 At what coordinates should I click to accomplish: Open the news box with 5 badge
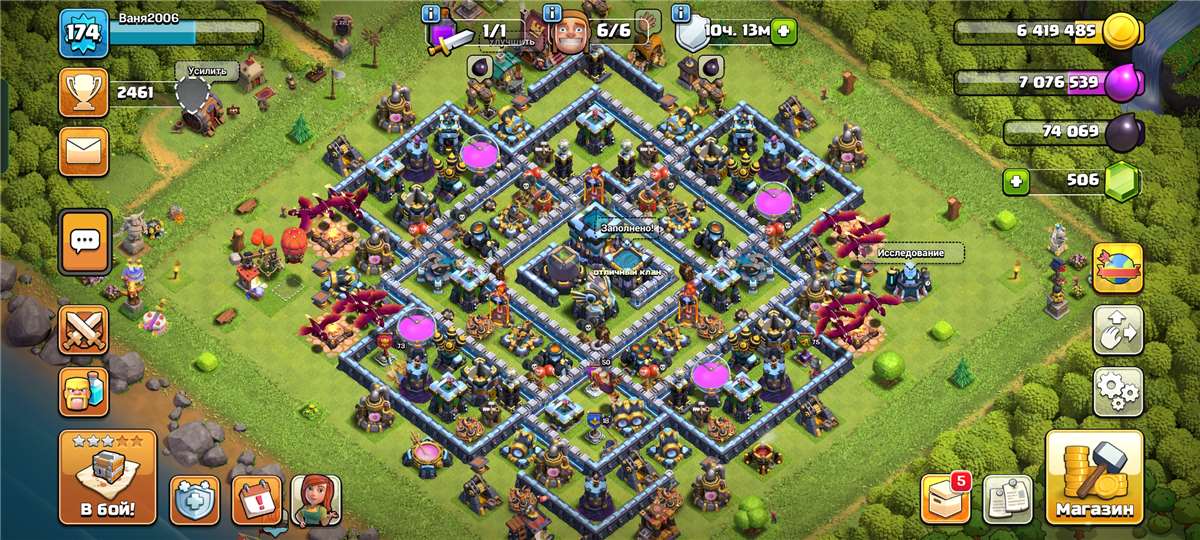tap(945, 497)
